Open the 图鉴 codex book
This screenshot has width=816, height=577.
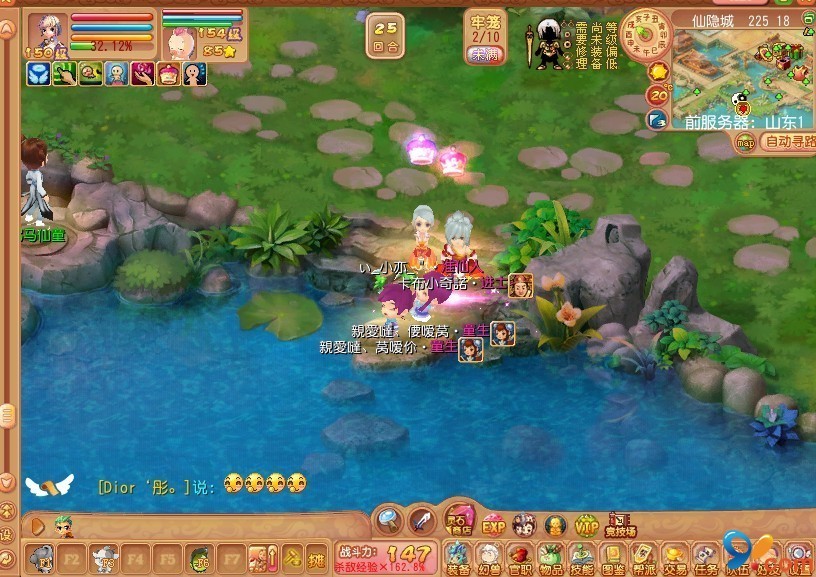point(613,557)
